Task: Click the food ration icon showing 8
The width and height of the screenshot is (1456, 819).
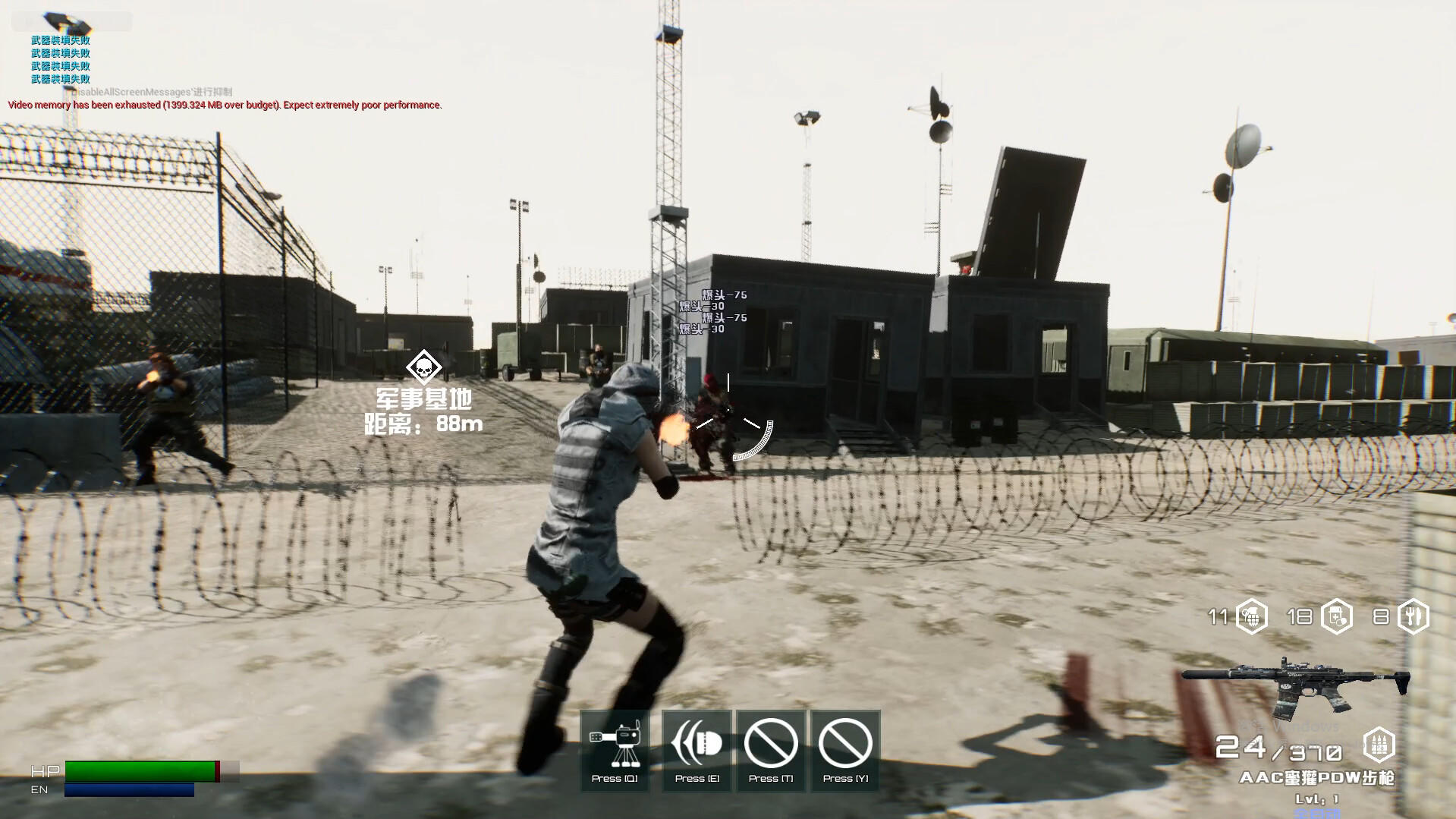Action: pos(1413,617)
